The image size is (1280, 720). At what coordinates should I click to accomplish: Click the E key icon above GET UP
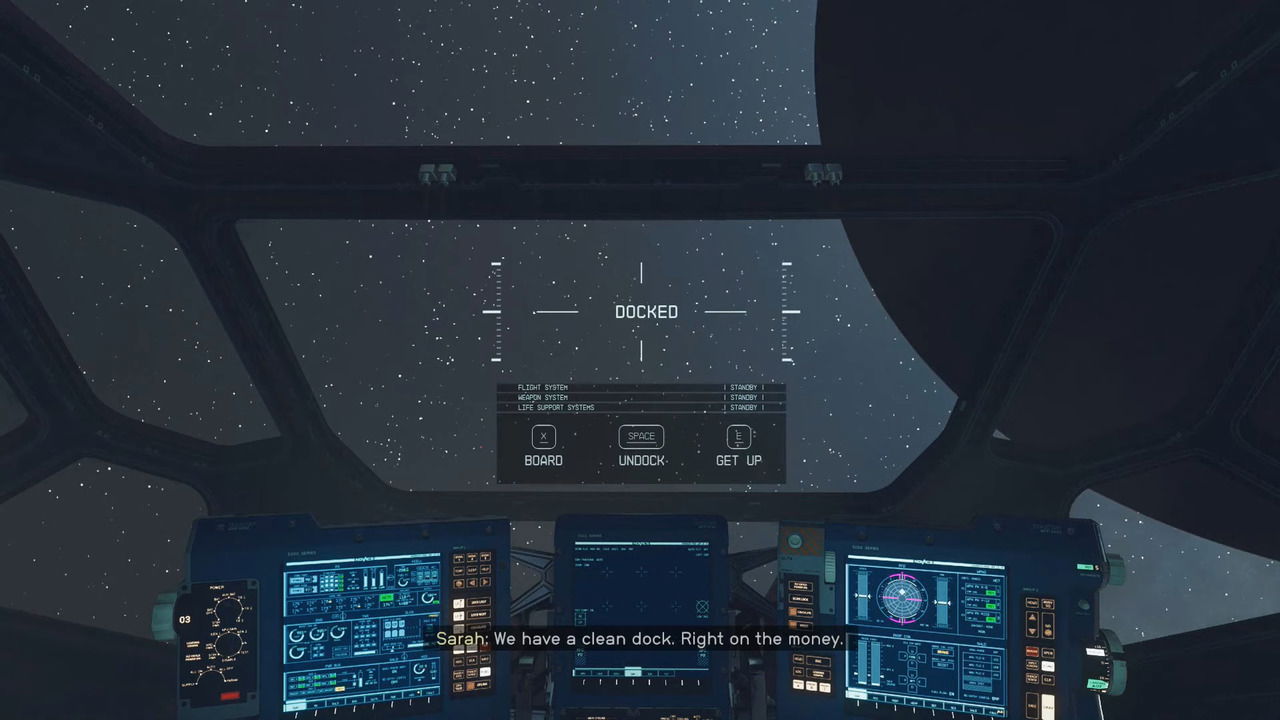tap(738, 437)
